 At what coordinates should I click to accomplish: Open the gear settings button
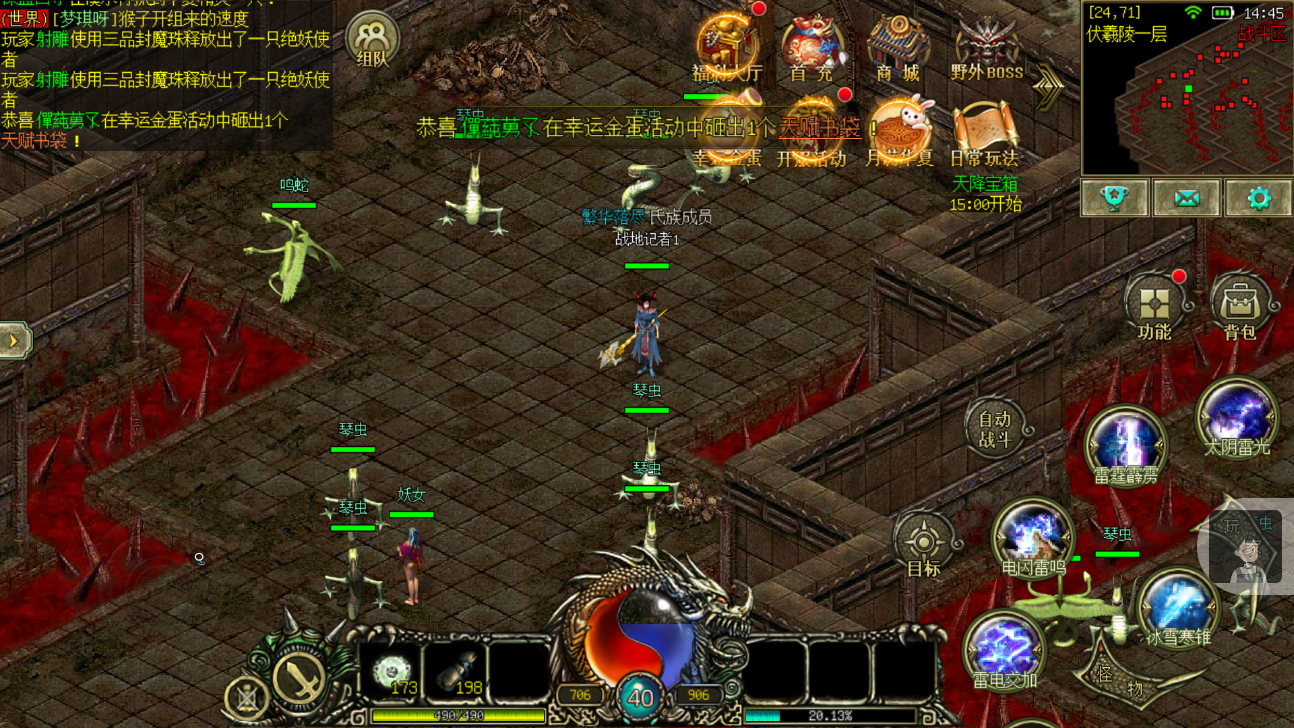click(1258, 198)
